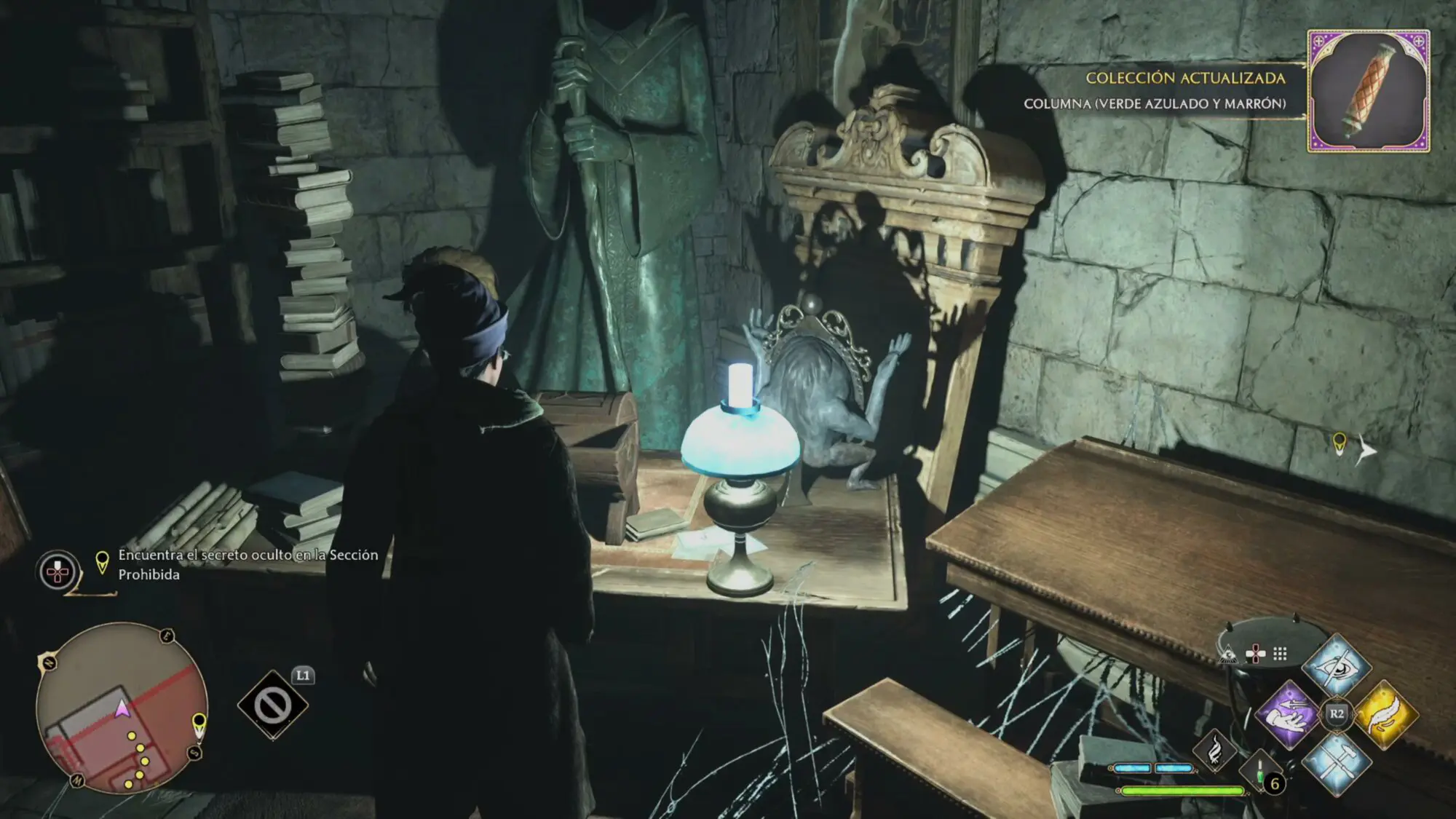
Task: Select the quest objective tracker text
Action: click(248, 564)
